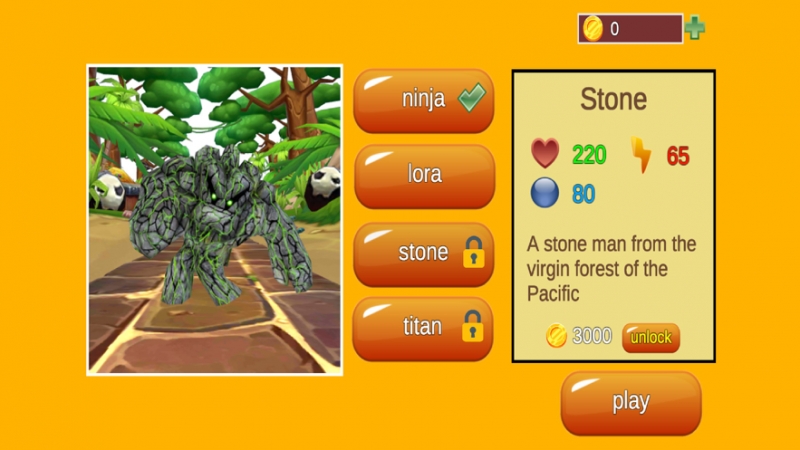Start the game with play button
This screenshot has height=450, width=800.
(630, 403)
